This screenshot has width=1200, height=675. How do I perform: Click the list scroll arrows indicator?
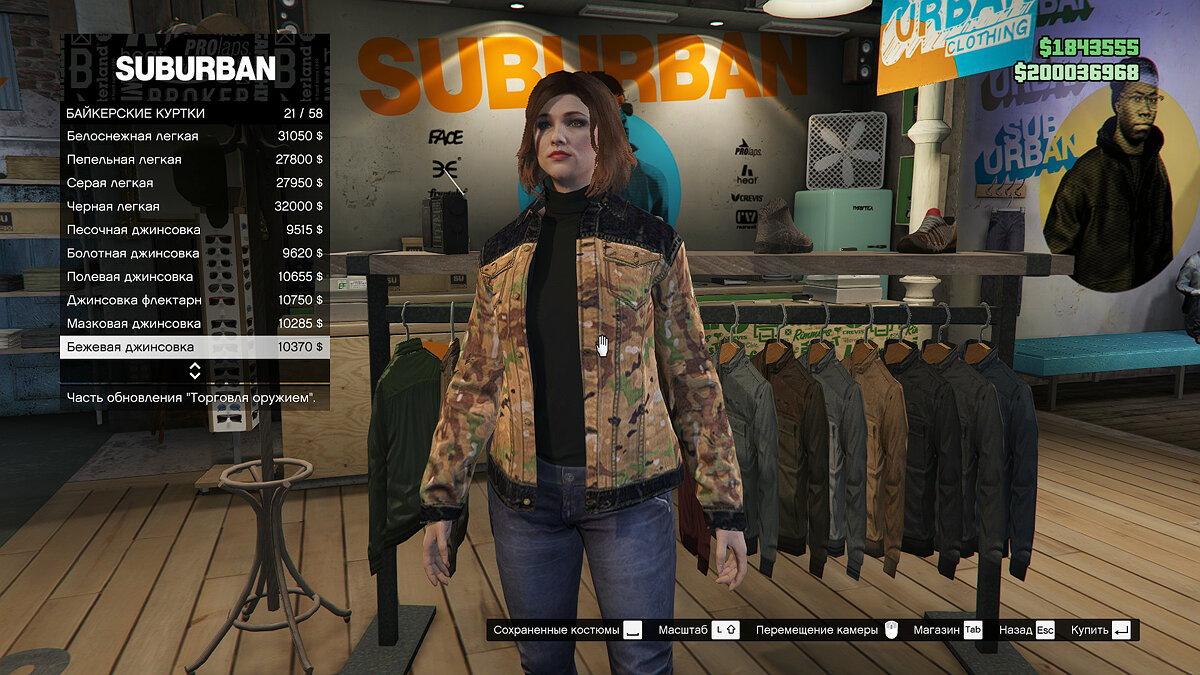(195, 371)
